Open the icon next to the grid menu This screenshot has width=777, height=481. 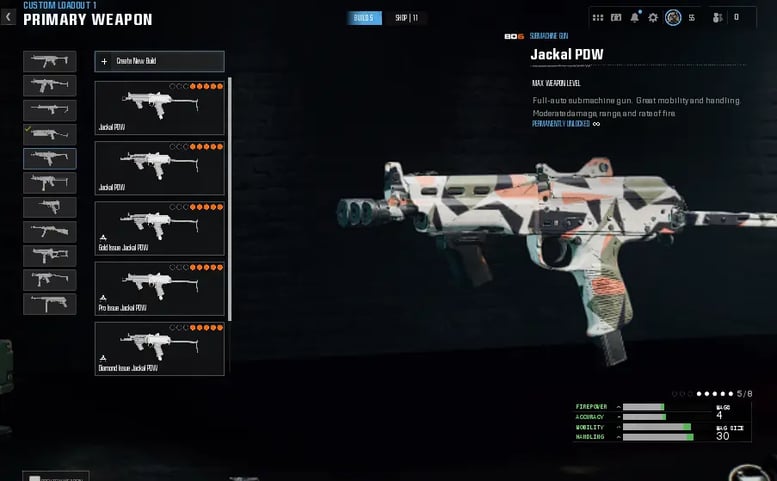pyautogui.click(x=616, y=17)
